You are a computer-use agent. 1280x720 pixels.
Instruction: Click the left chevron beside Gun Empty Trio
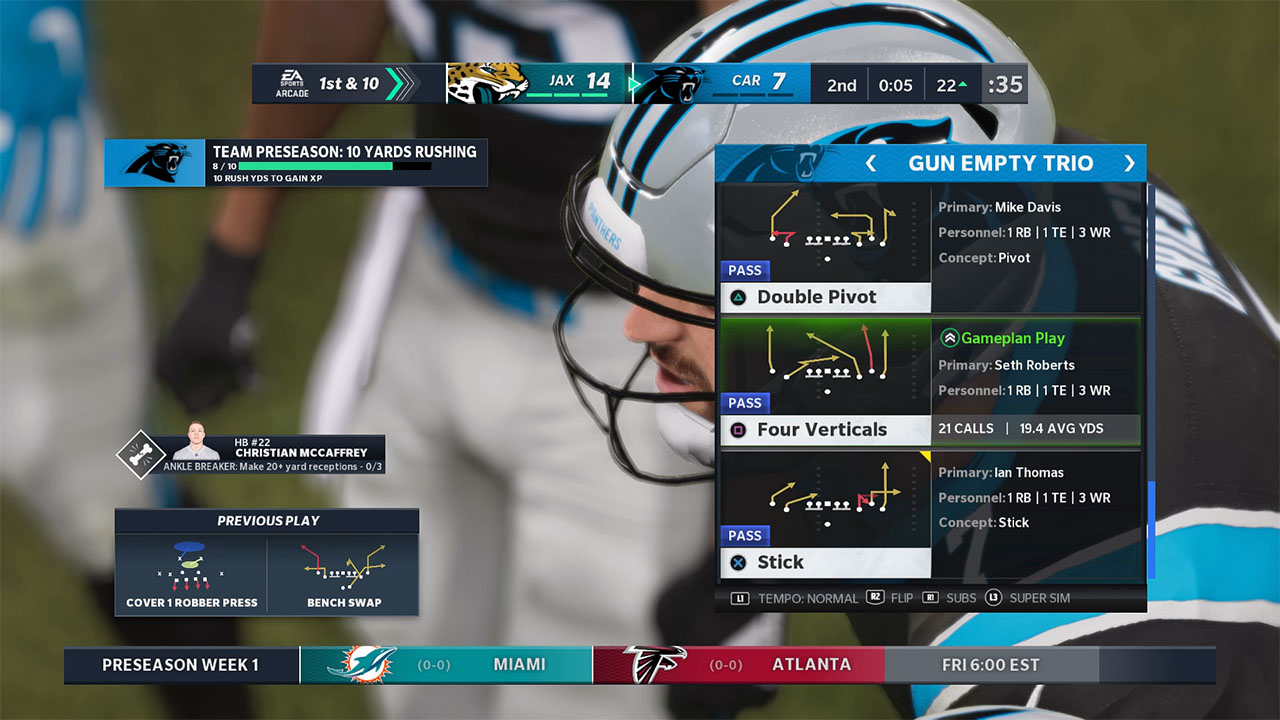869,163
